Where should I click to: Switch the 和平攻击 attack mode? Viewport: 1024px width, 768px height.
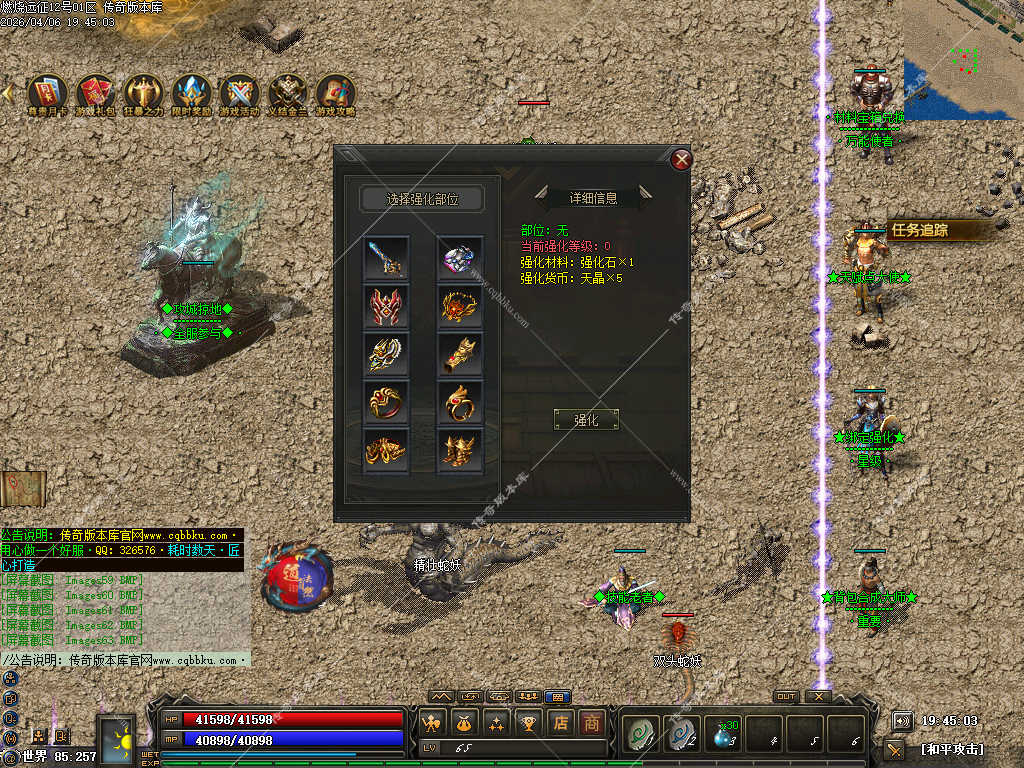[x=951, y=749]
